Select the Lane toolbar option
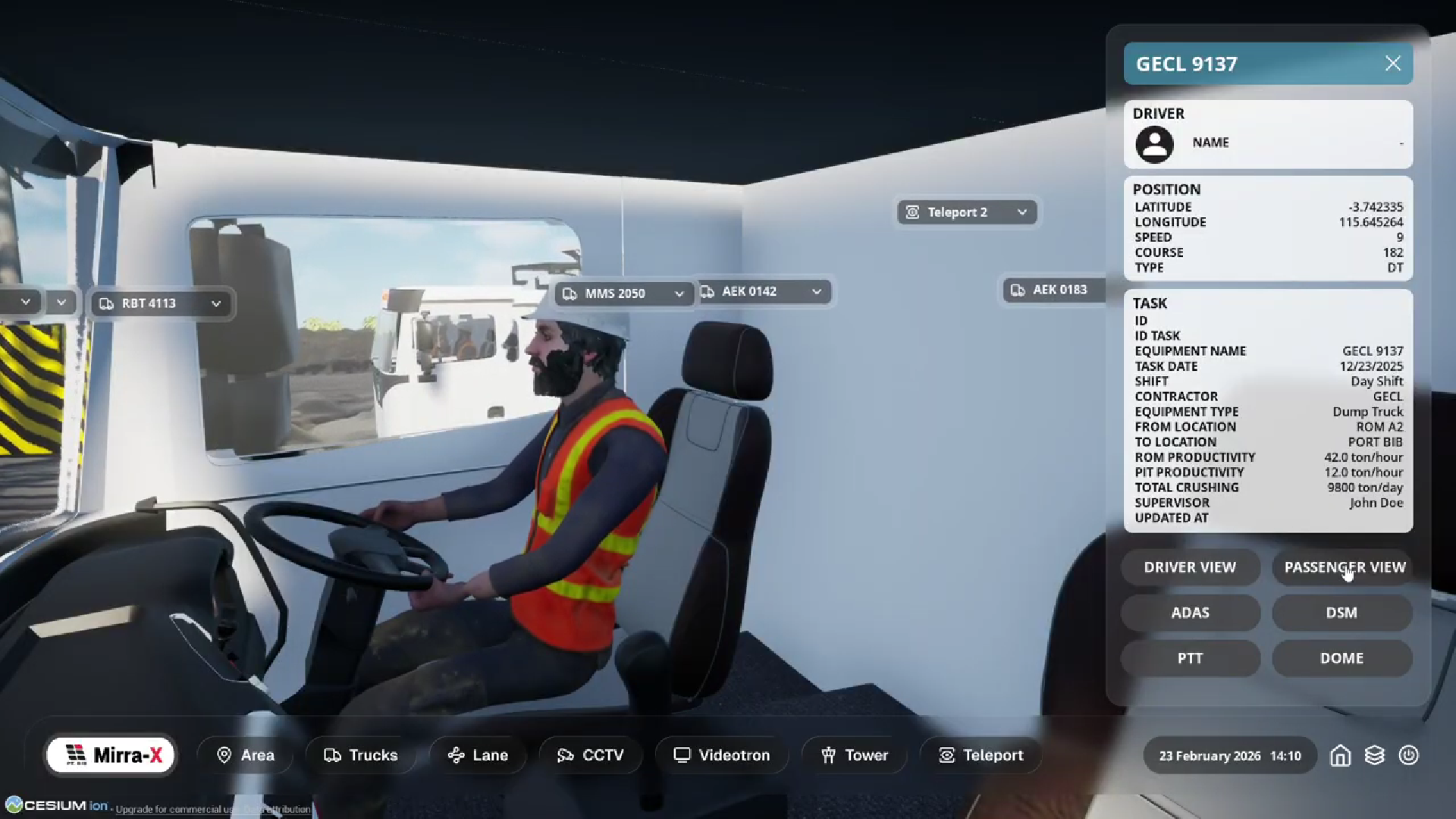The image size is (1456, 819). (x=478, y=755)
